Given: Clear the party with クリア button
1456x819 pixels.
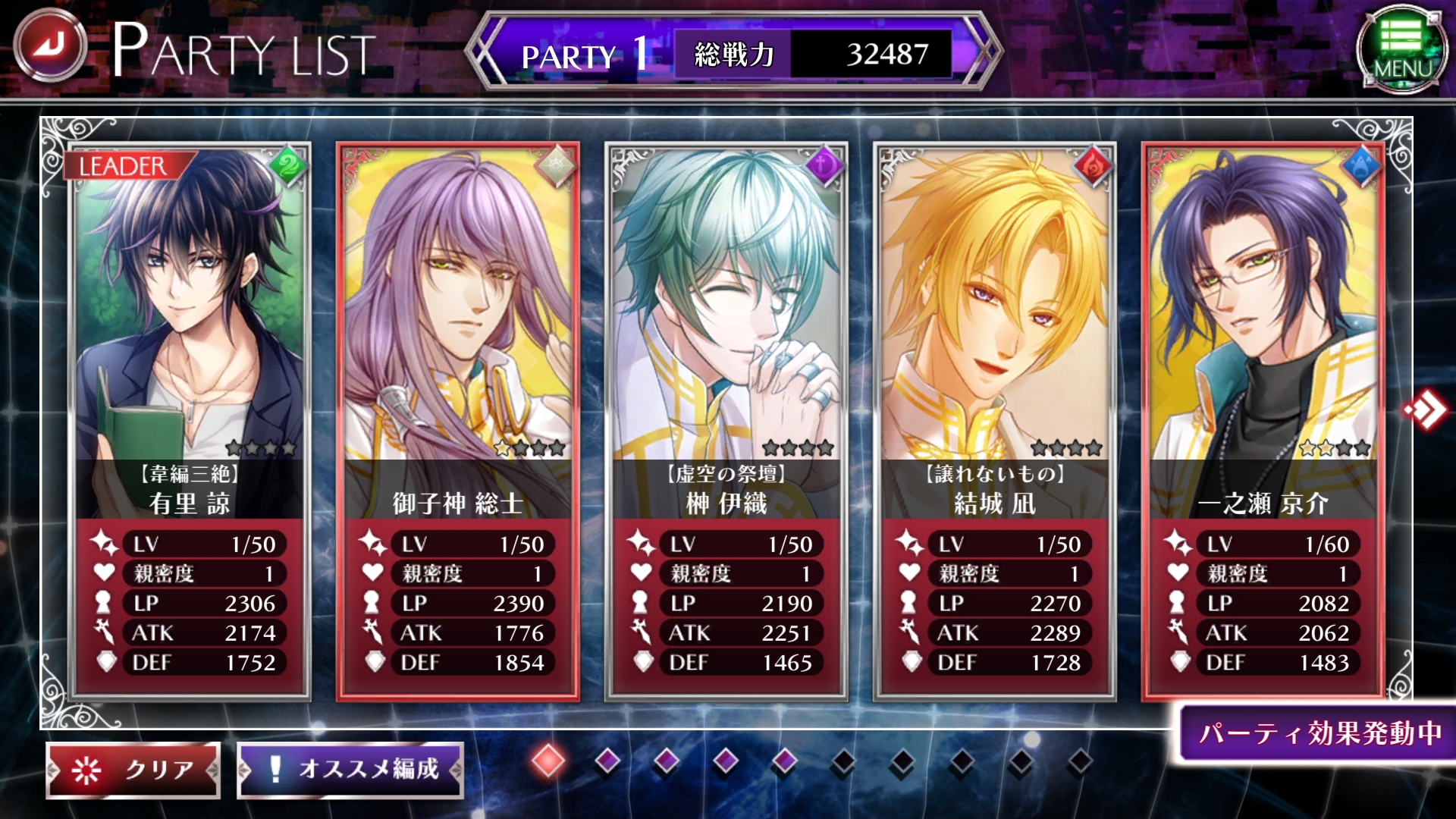Looking at the screenshot, I should pyautogui.click(x=133, y=770).
